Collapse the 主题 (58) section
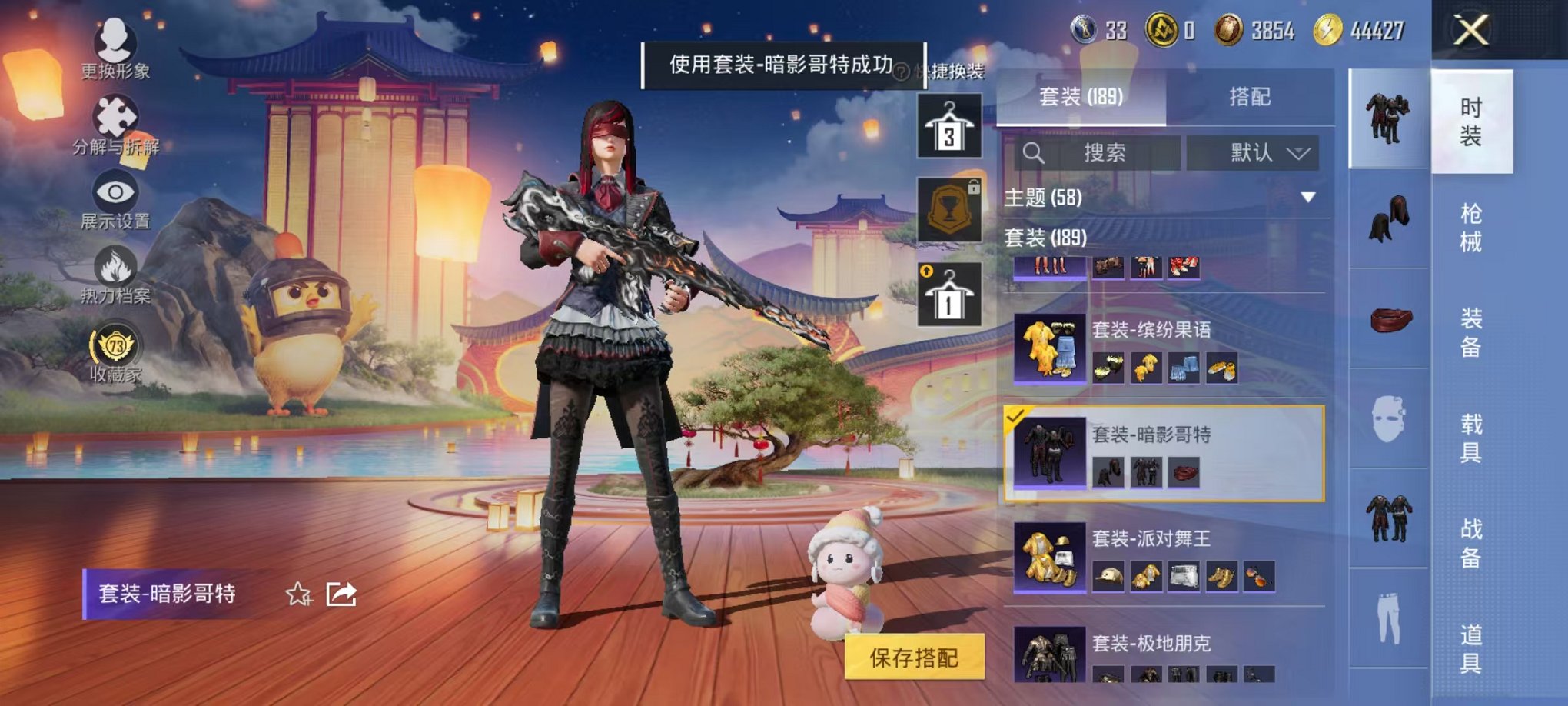The height and width of the screenshot is (706, 1568). pos(1307,198)
